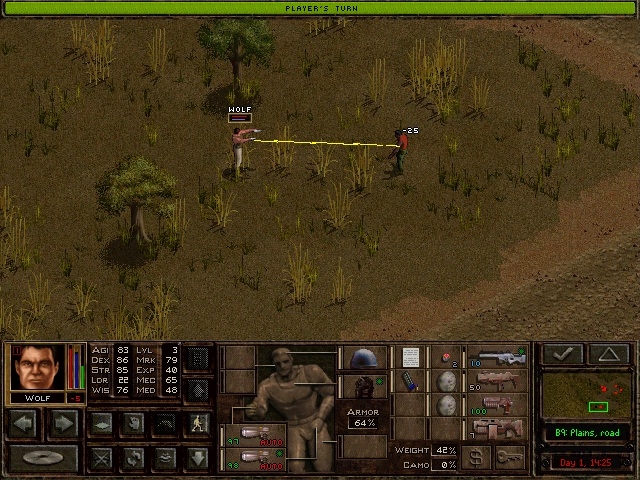
Task: Open the key ring button
Action: pos(509,458)
